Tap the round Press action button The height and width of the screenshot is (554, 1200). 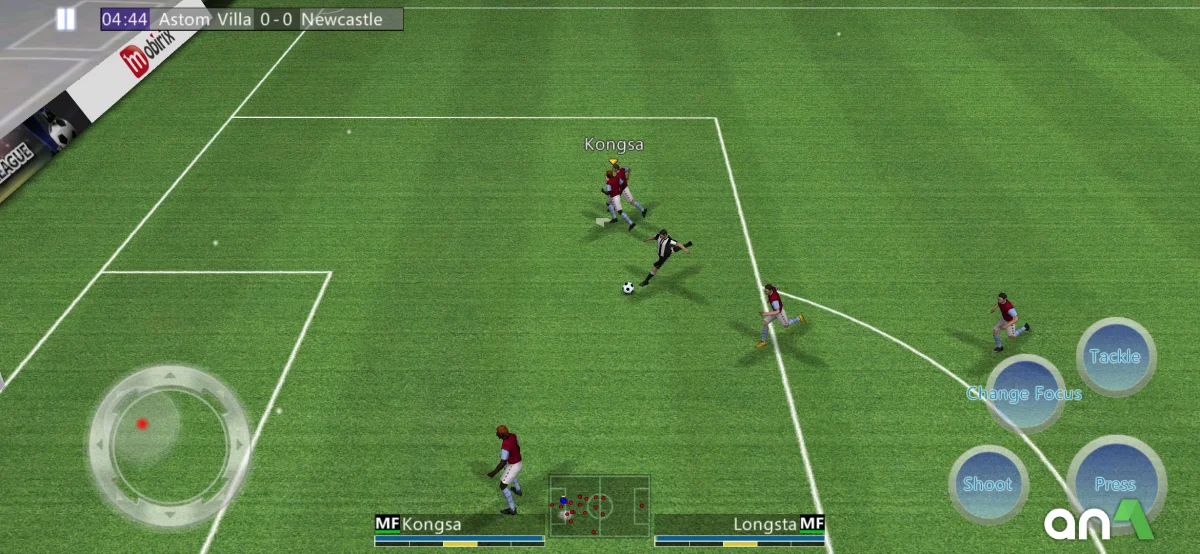(x=1115, y=484)
